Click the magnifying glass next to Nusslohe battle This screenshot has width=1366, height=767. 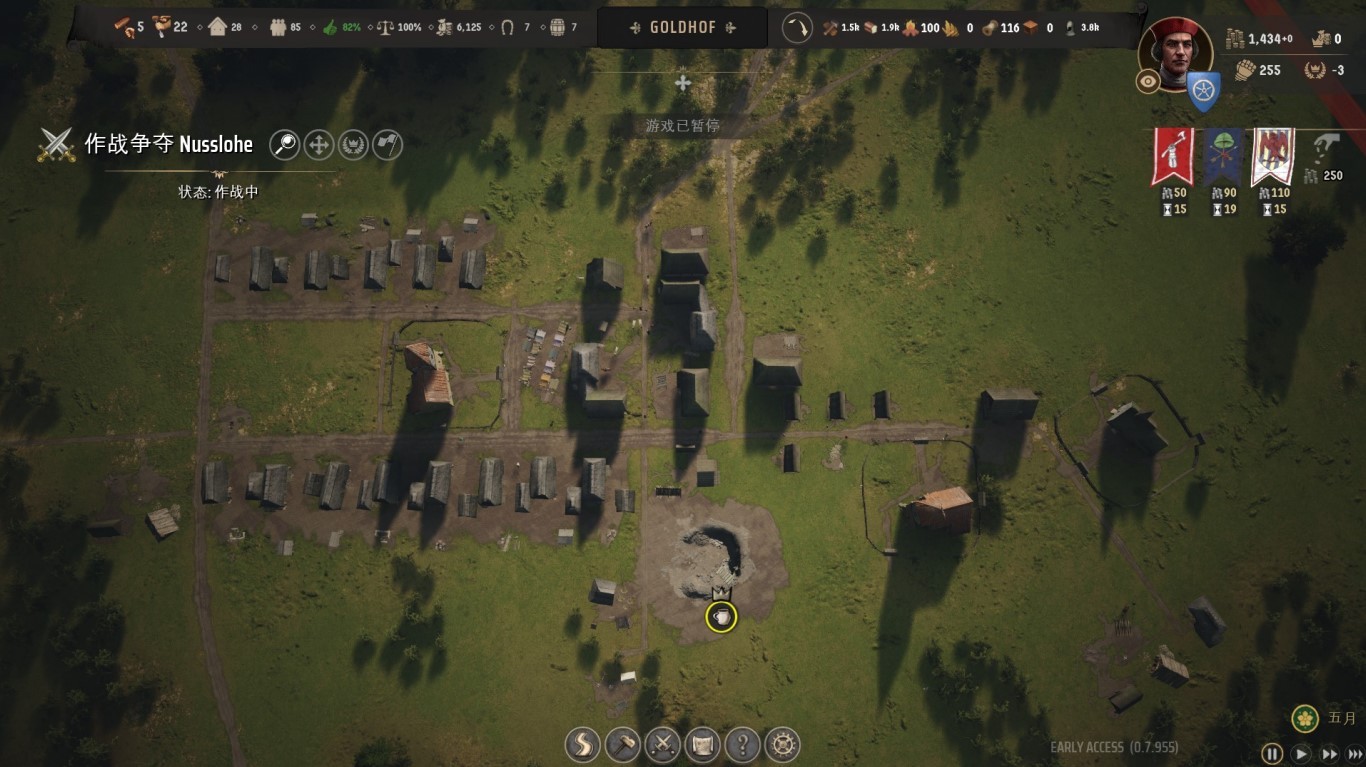[285, 145]
